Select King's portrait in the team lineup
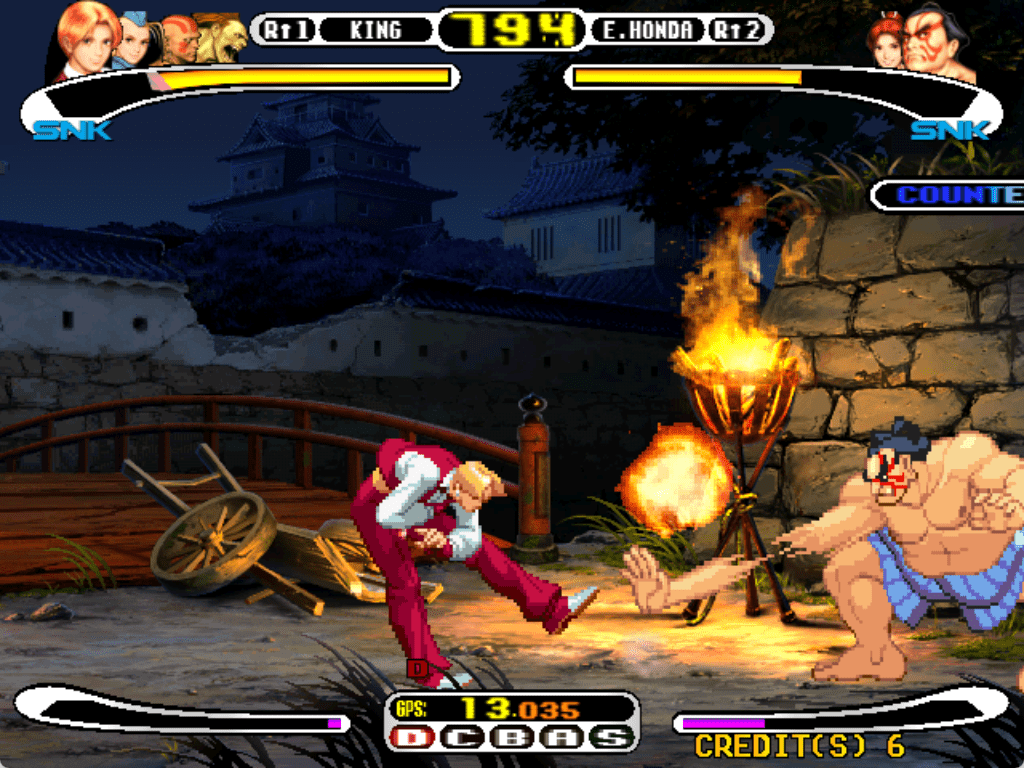The width and height of the screenshot is (1024, 768). [88, 38]
